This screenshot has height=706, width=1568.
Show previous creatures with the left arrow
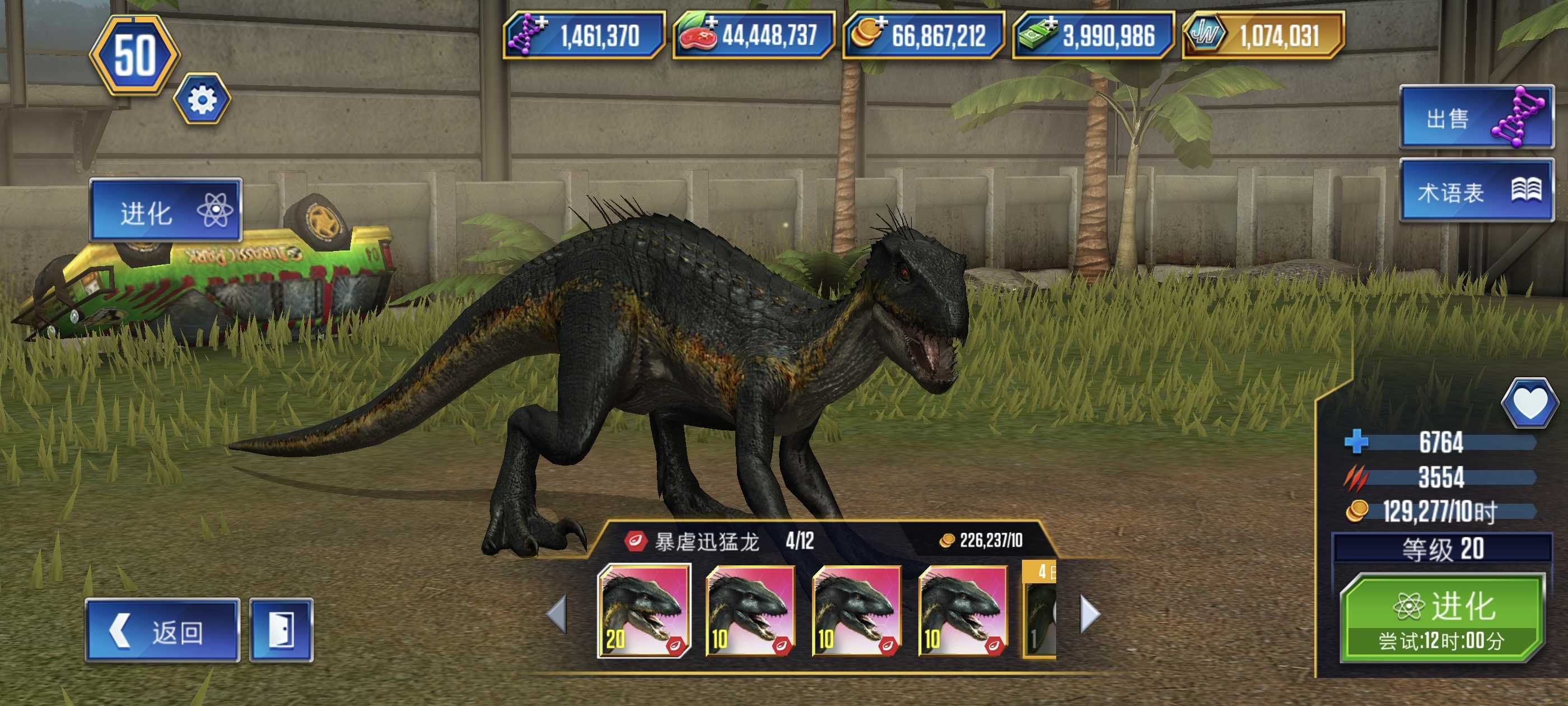coord(557,614)
